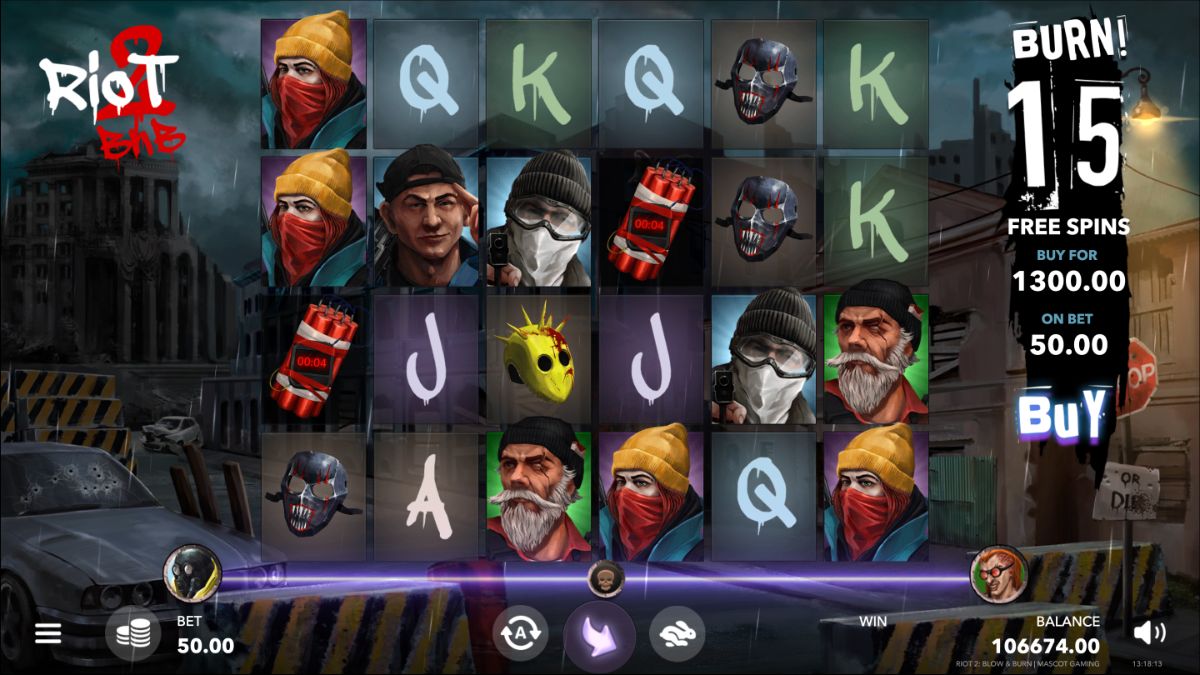Open the bet coin stack selector

click(133, 633)
